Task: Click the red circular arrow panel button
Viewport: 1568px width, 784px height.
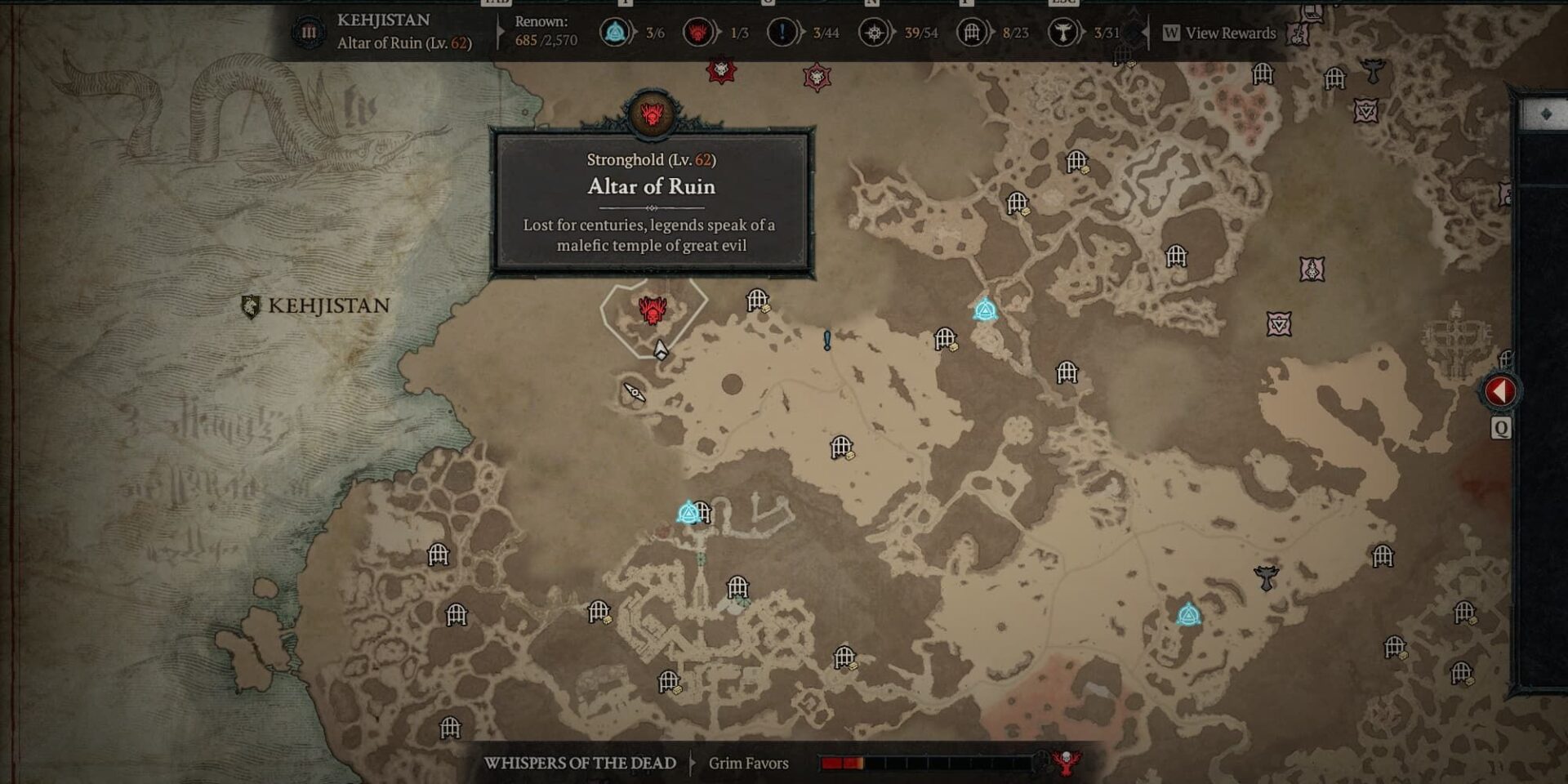Action: [1499, 391]
